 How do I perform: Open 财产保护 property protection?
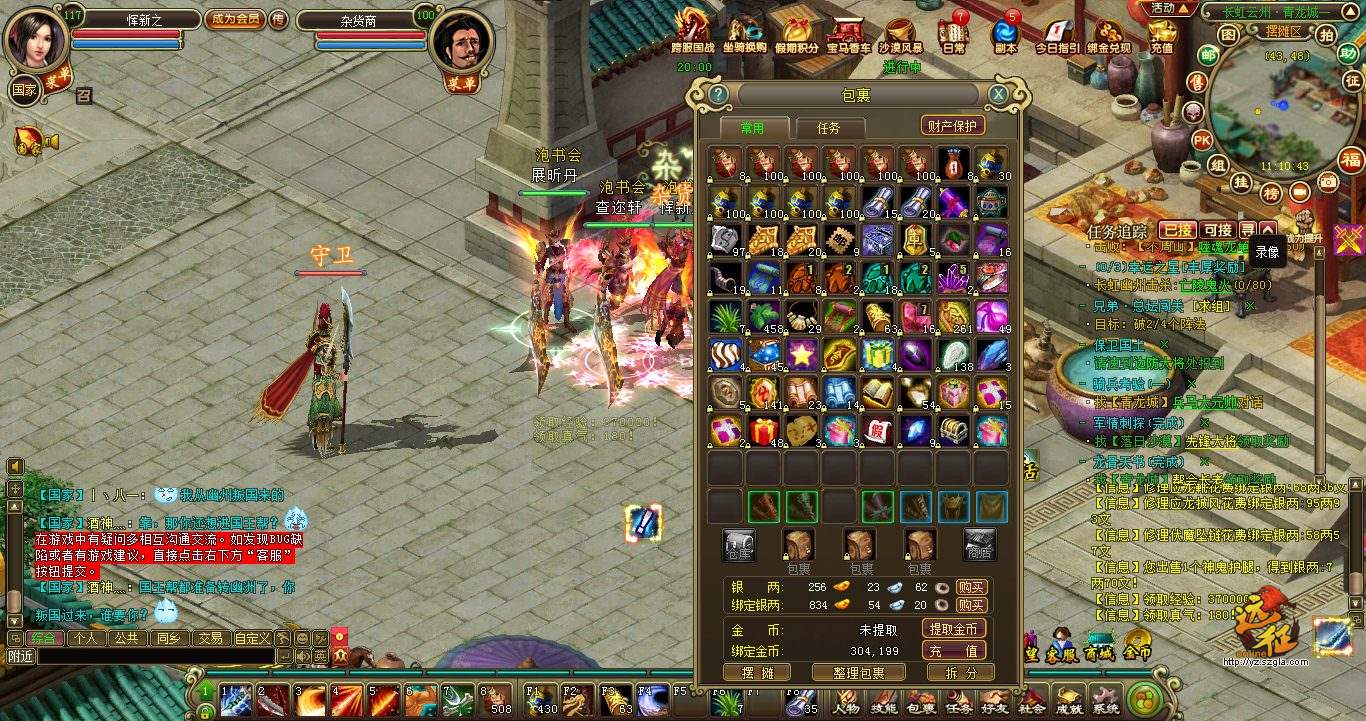[953, 125]
